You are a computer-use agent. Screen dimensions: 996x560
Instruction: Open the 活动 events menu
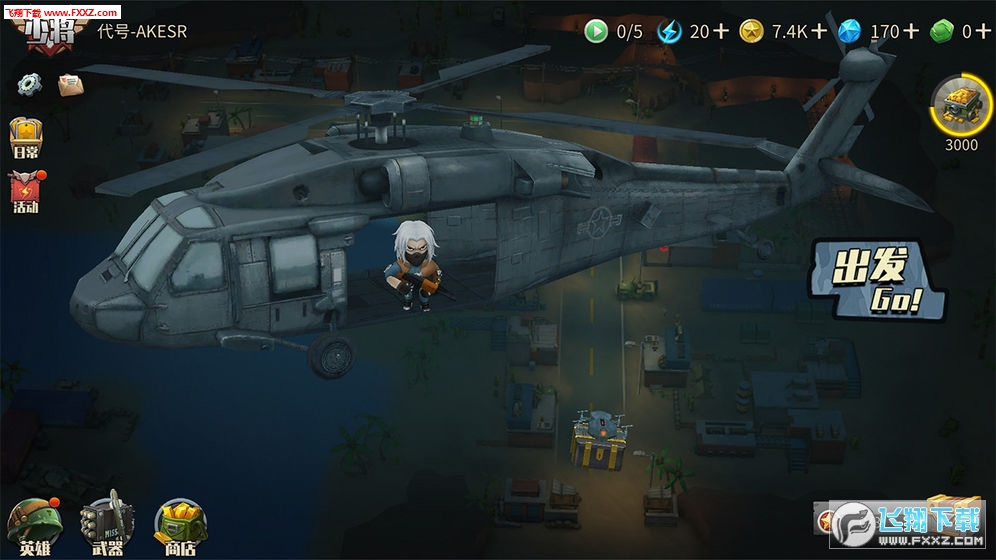point(25,191)
